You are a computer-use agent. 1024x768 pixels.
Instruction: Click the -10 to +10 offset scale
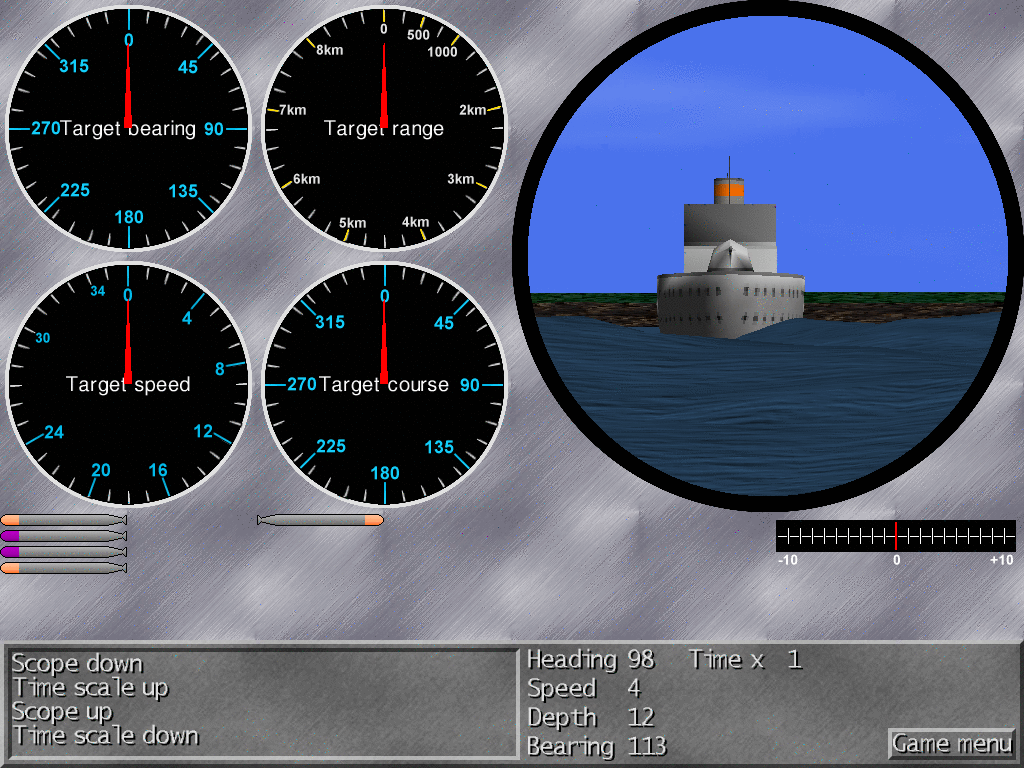[895, 536]
